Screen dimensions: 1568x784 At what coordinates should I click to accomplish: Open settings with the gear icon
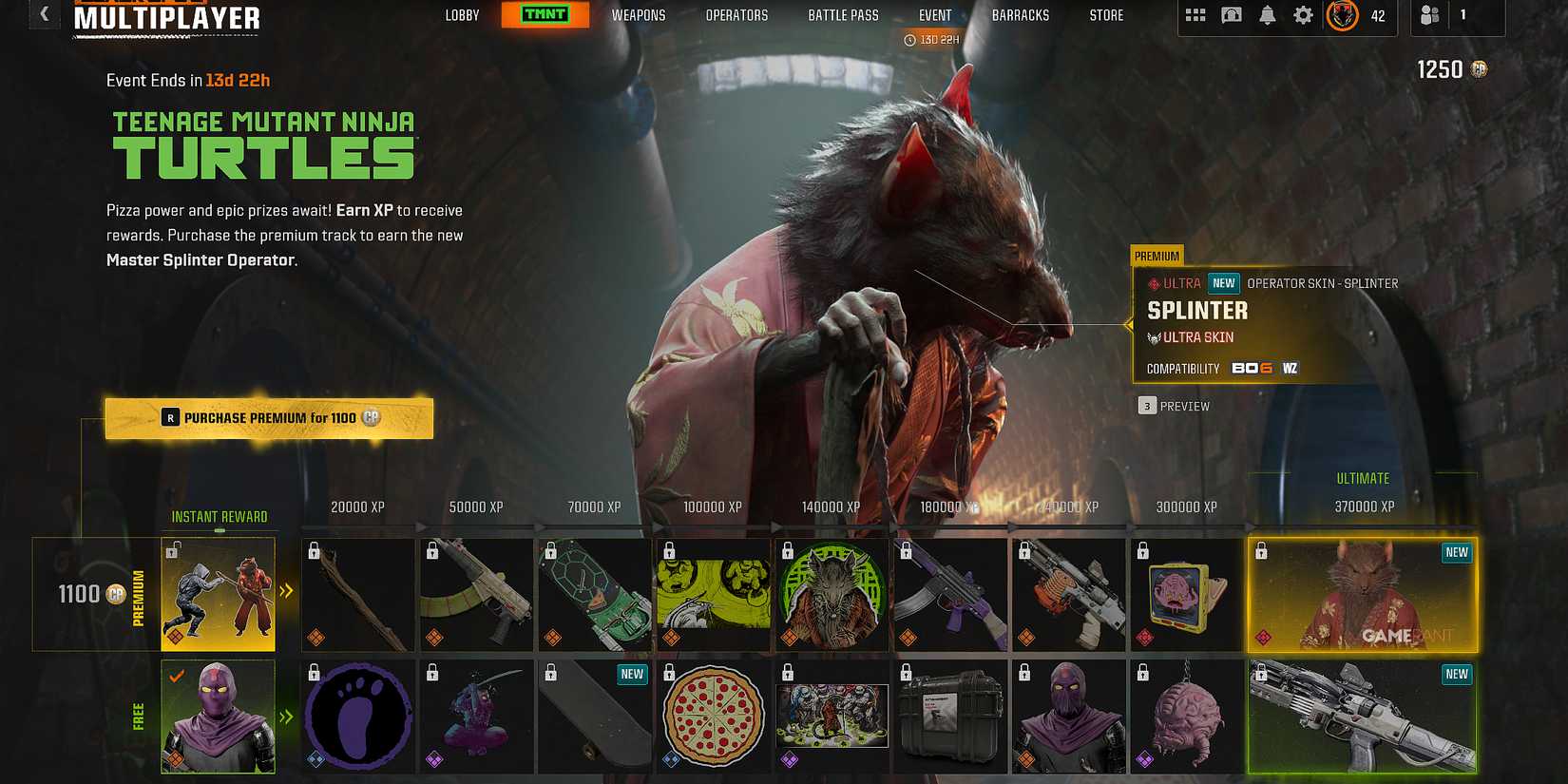1303,15
